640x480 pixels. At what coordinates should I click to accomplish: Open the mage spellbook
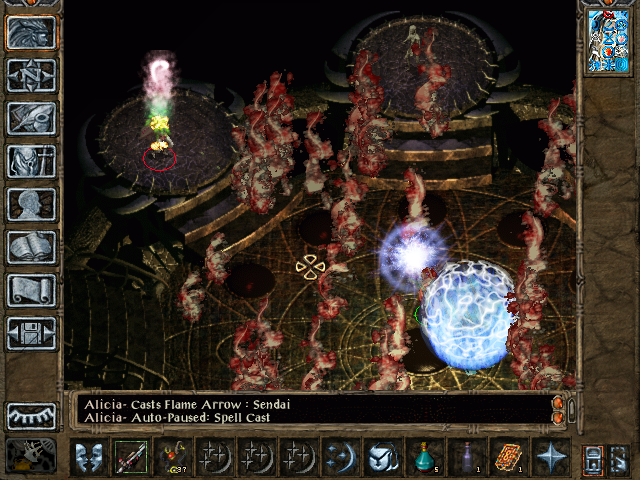pyautogui.click(x=31, y=247)
